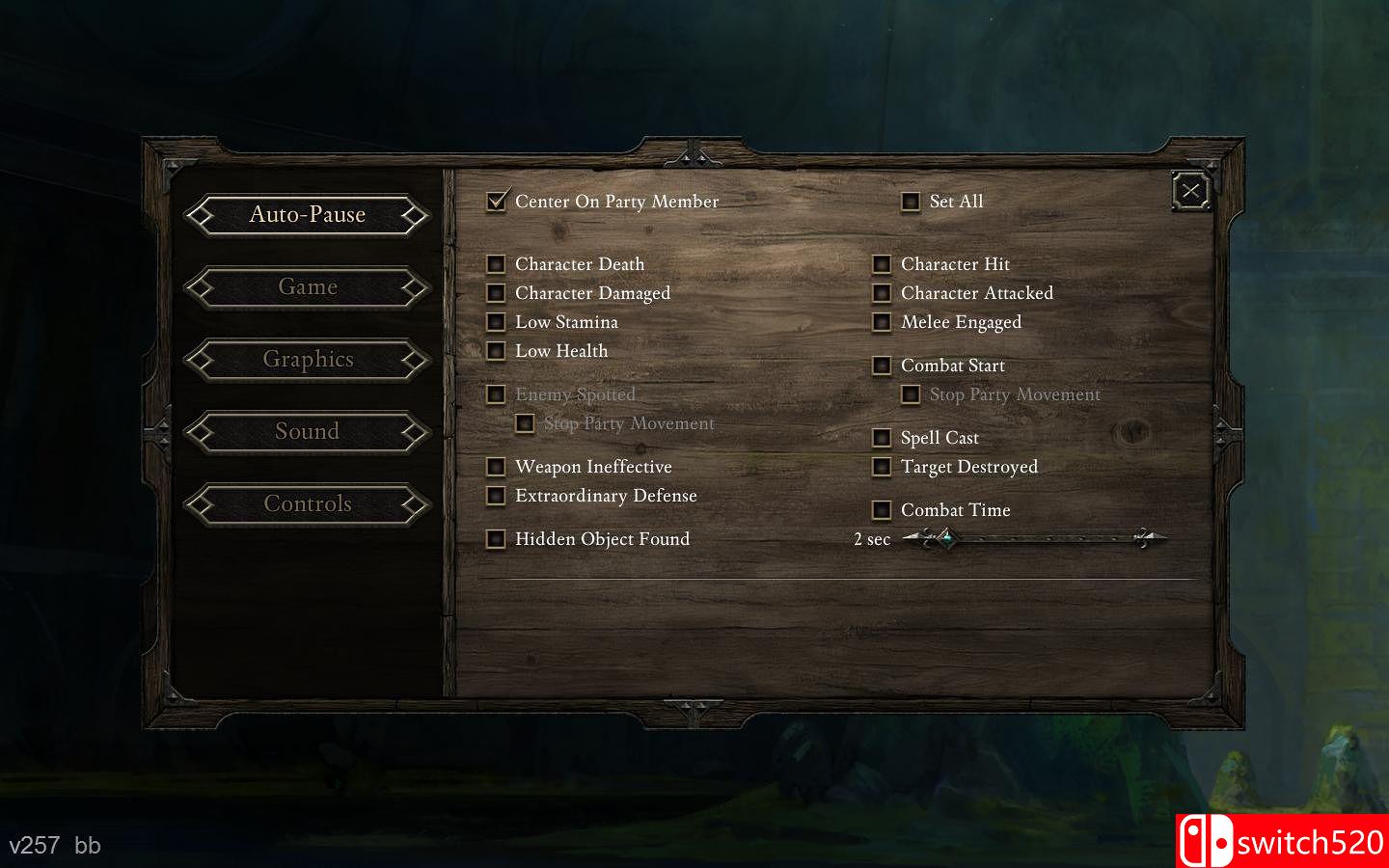Enable auto-pause on Character Attacked
Screen dimensions: 1389x868
883,293
